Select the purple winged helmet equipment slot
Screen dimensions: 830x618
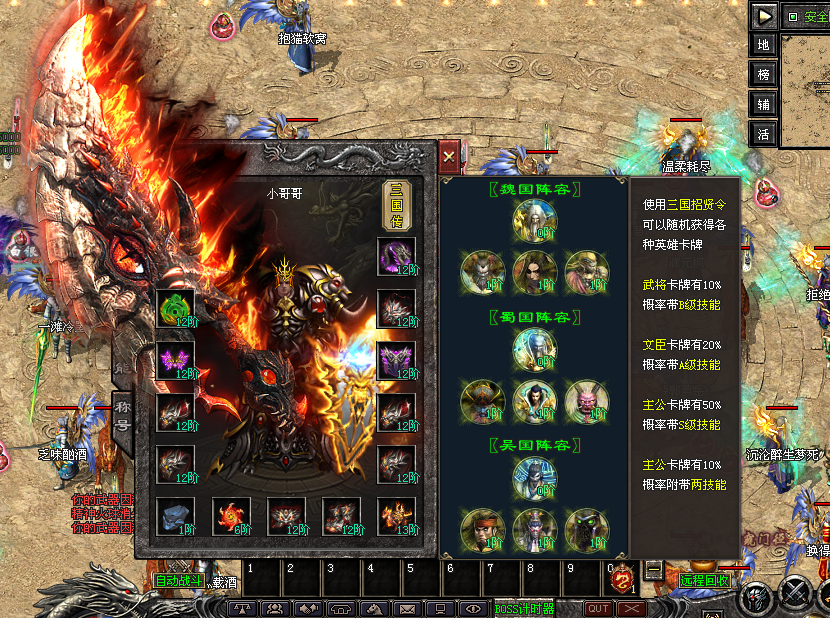point(175,360)
